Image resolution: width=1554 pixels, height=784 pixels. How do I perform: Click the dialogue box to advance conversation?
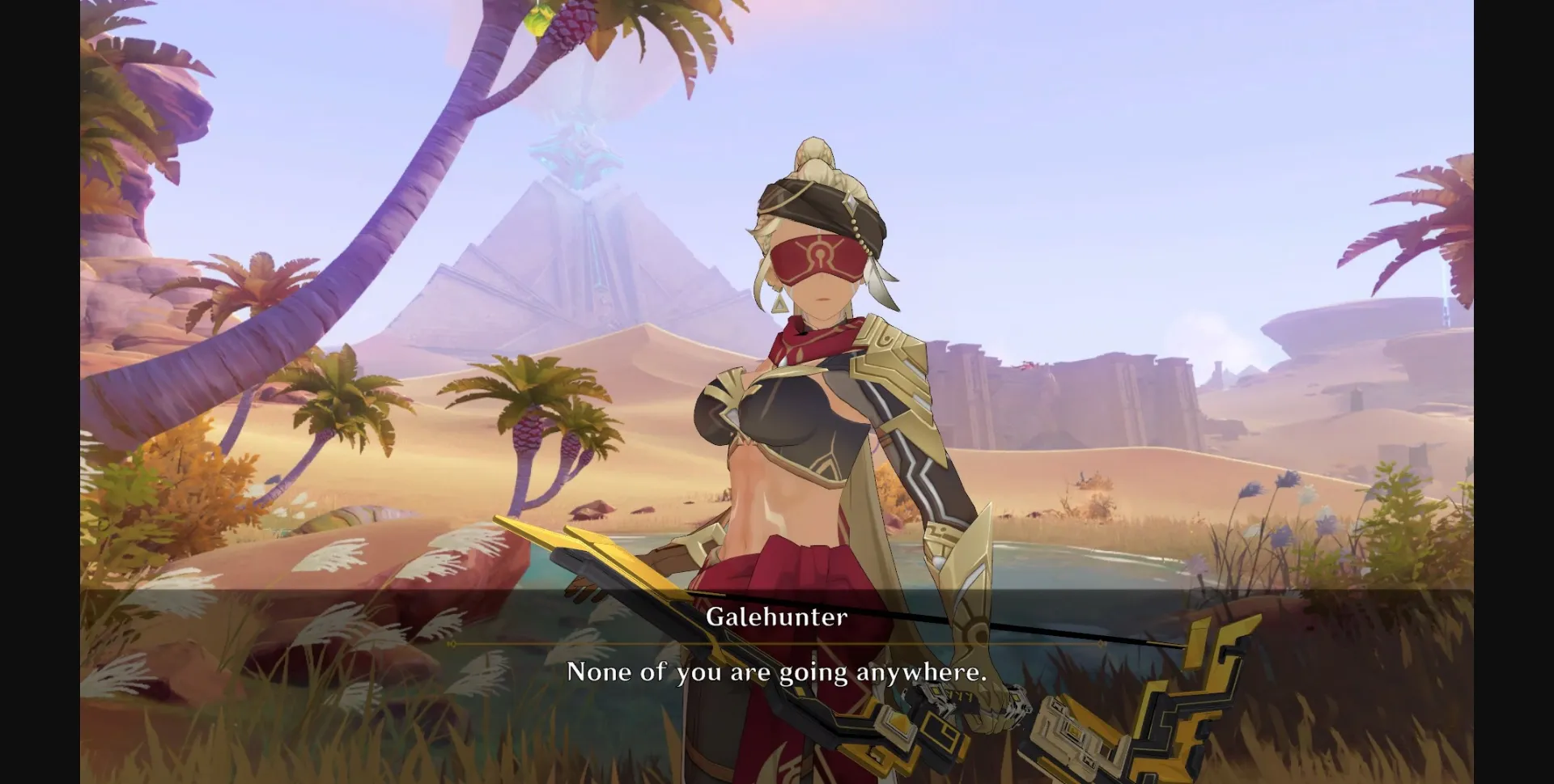(x=777, y=672)
